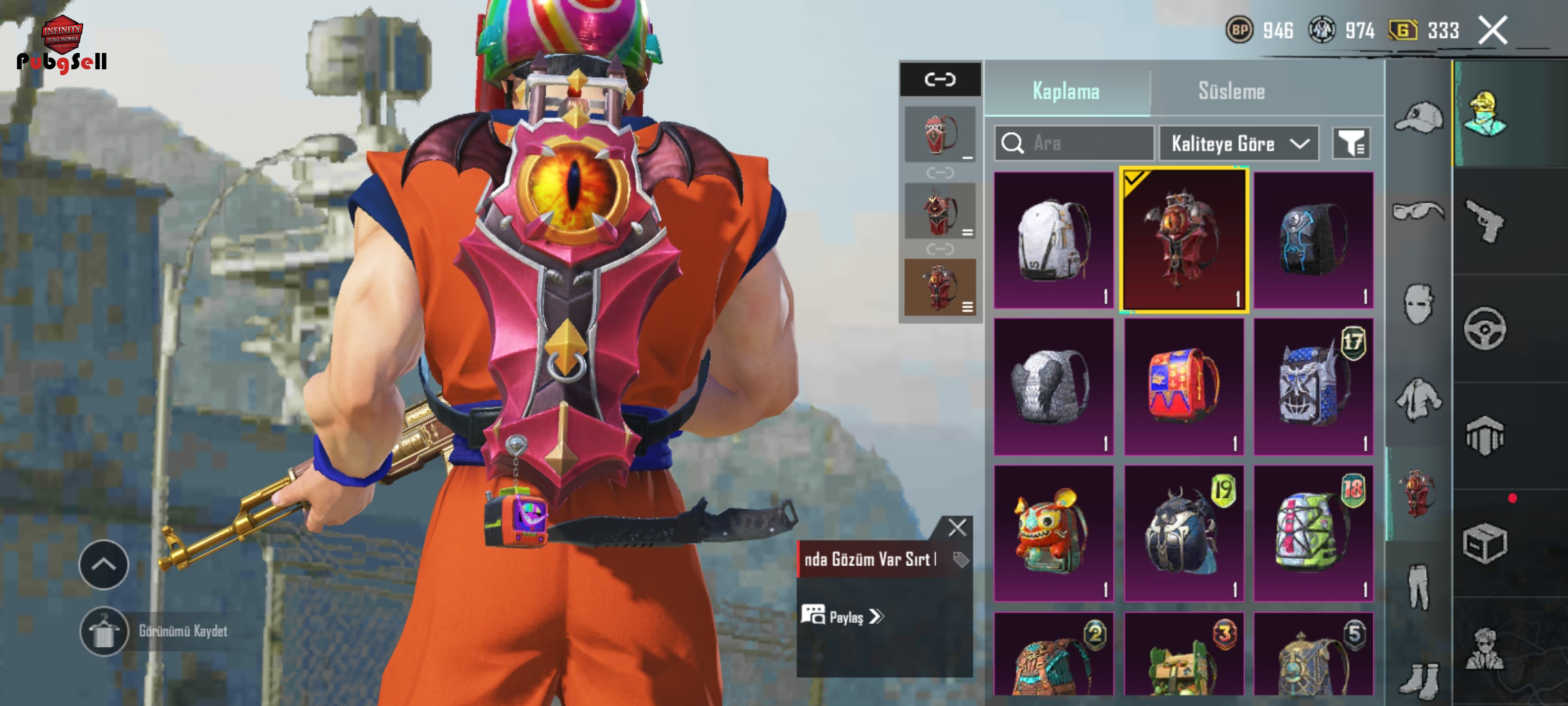
Task: Select the red and blue patterned backpack
Action: tap(1183, 387)
